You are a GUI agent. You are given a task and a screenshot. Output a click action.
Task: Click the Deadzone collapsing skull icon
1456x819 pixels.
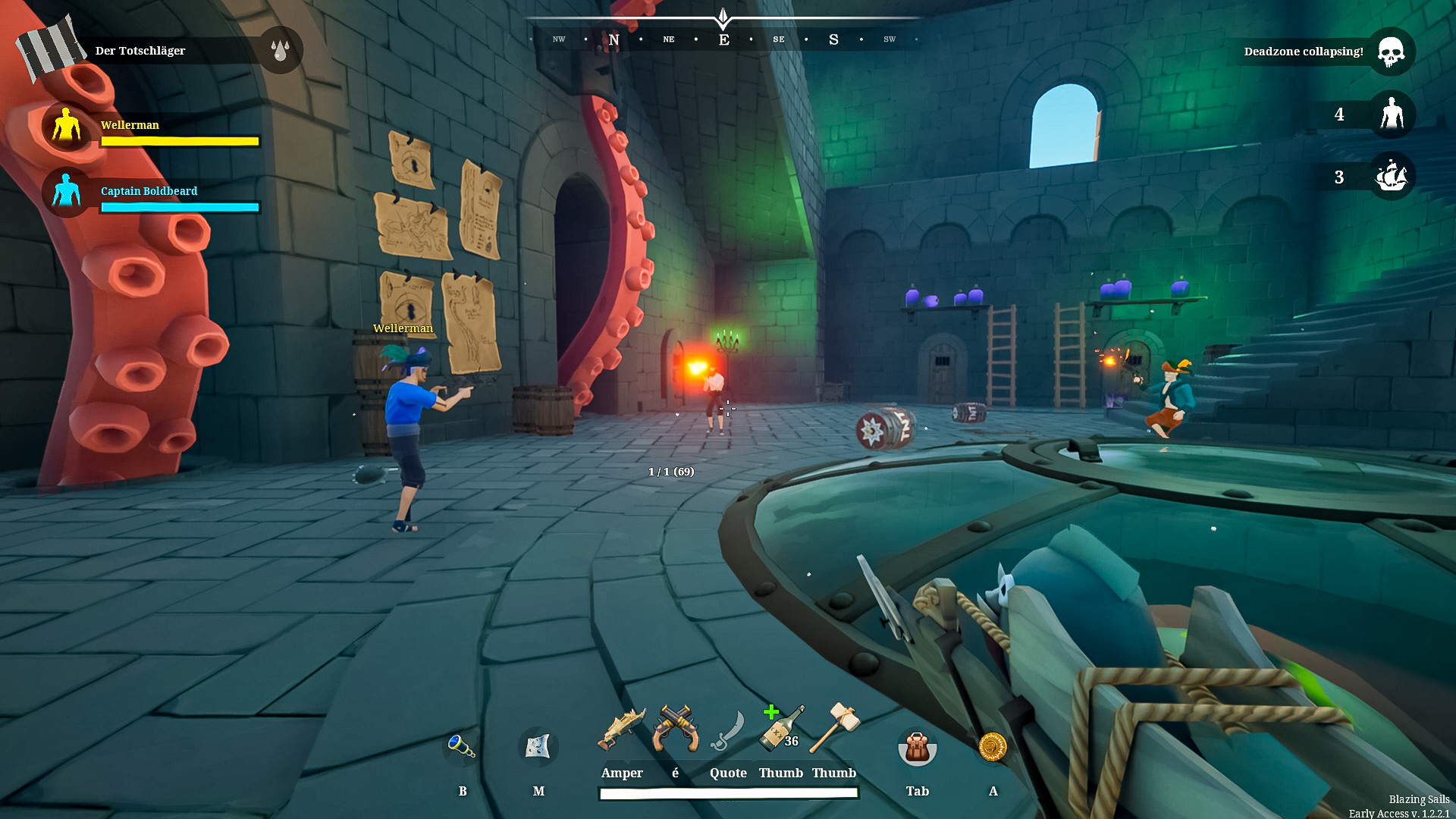tap(1391, 52)
